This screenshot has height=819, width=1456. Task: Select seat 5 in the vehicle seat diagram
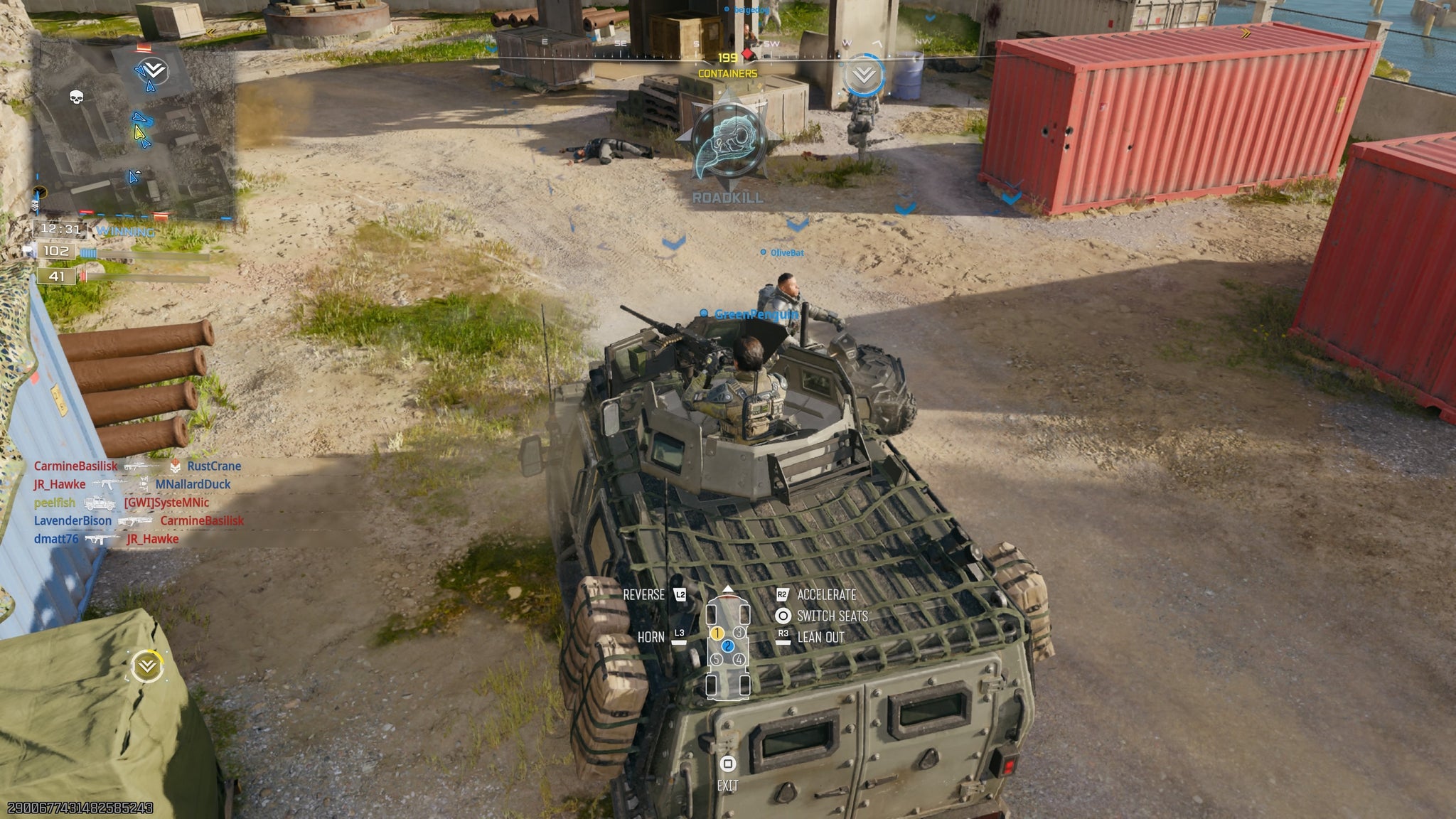tap(716, 660)
